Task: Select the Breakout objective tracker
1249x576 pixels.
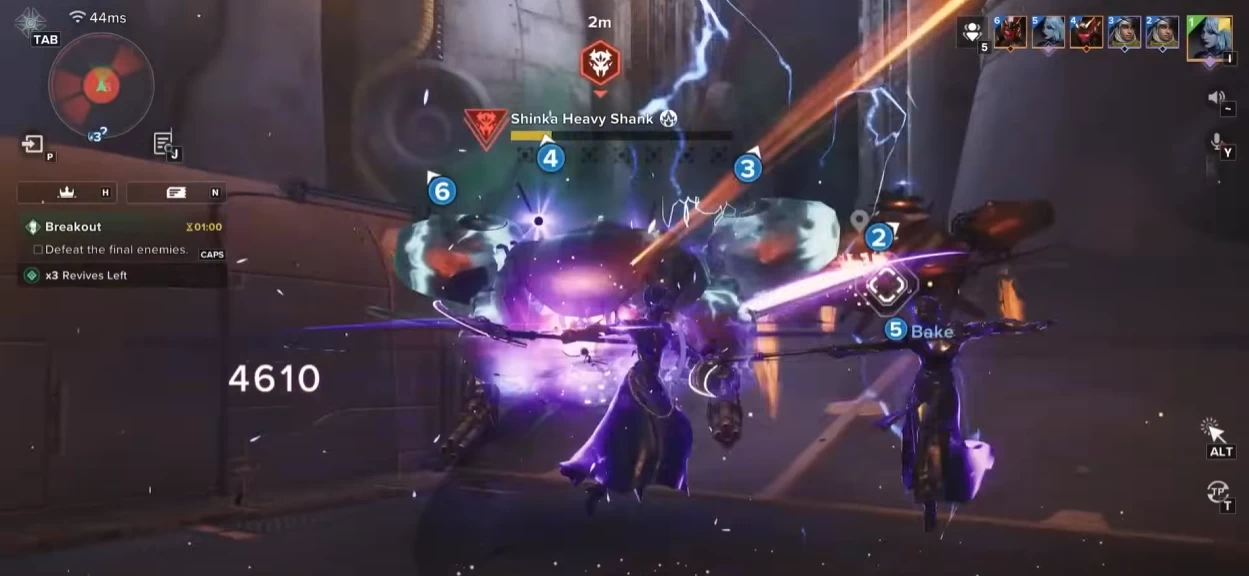Action: pyautogui.click(x=73, y=227)
